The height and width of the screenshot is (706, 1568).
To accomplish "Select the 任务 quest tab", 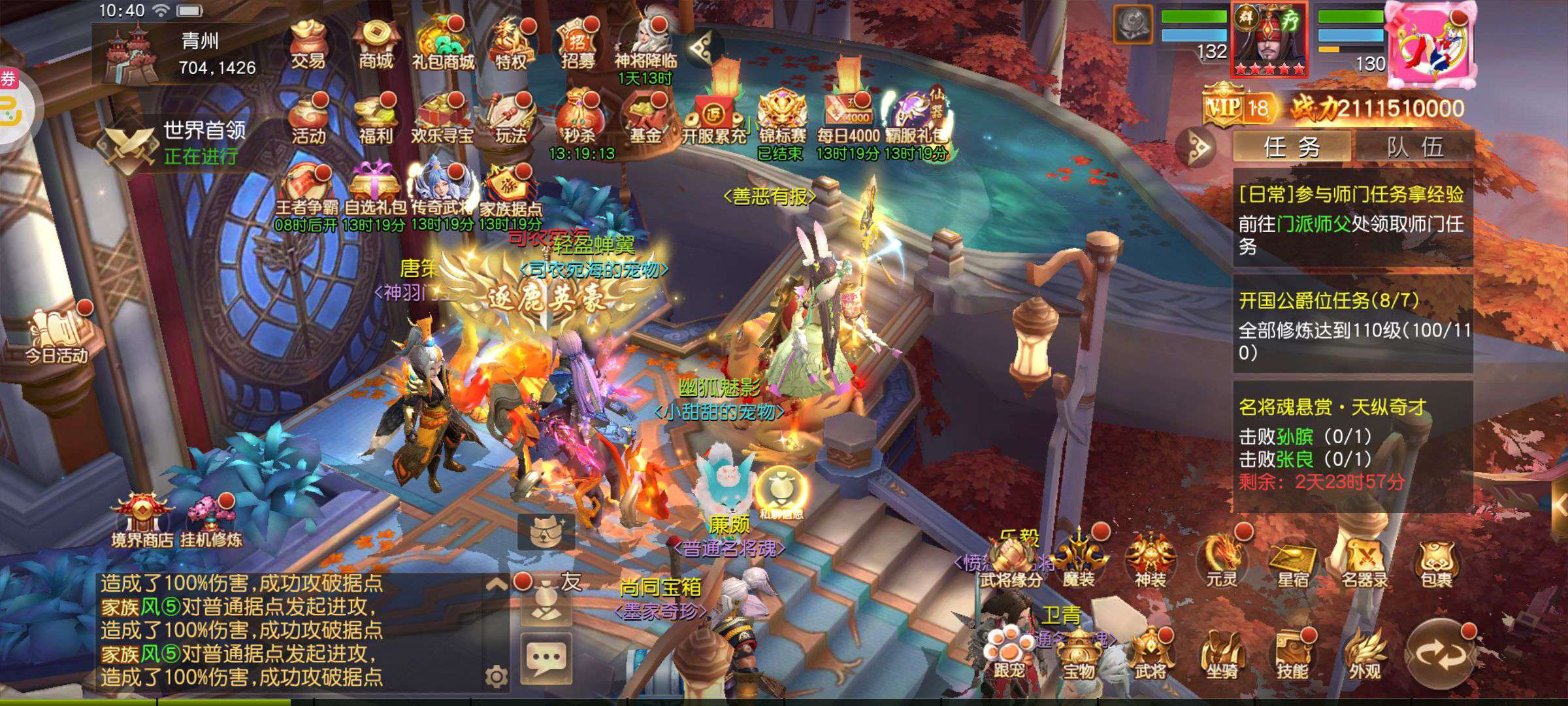I will 1292,147.
